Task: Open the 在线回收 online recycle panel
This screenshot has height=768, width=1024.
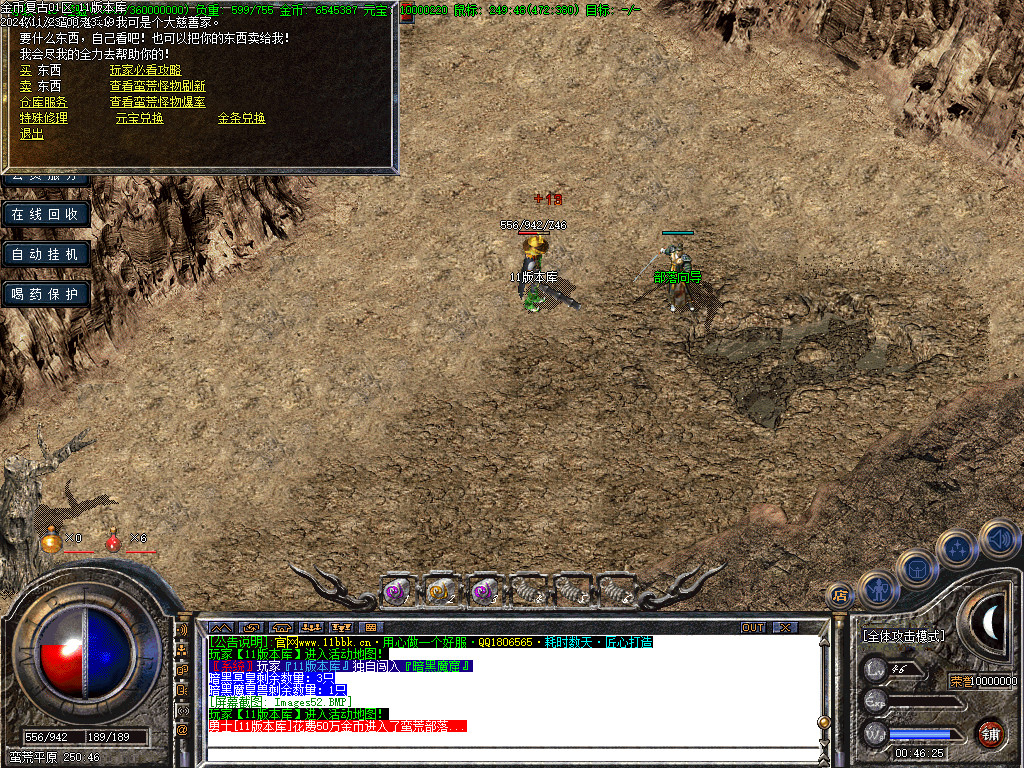Action: point(46,214)
